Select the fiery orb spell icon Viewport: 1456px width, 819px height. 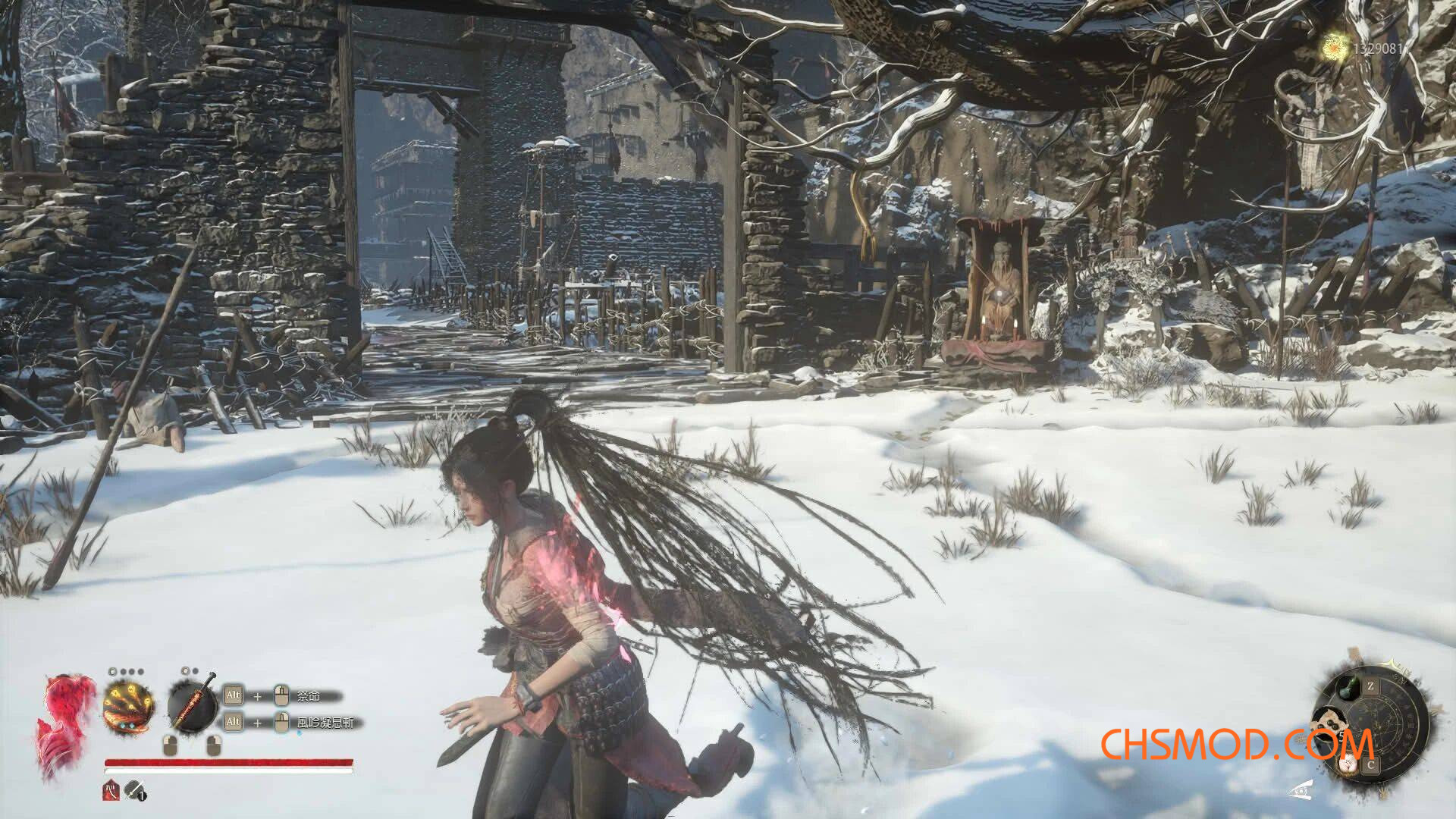127,704
